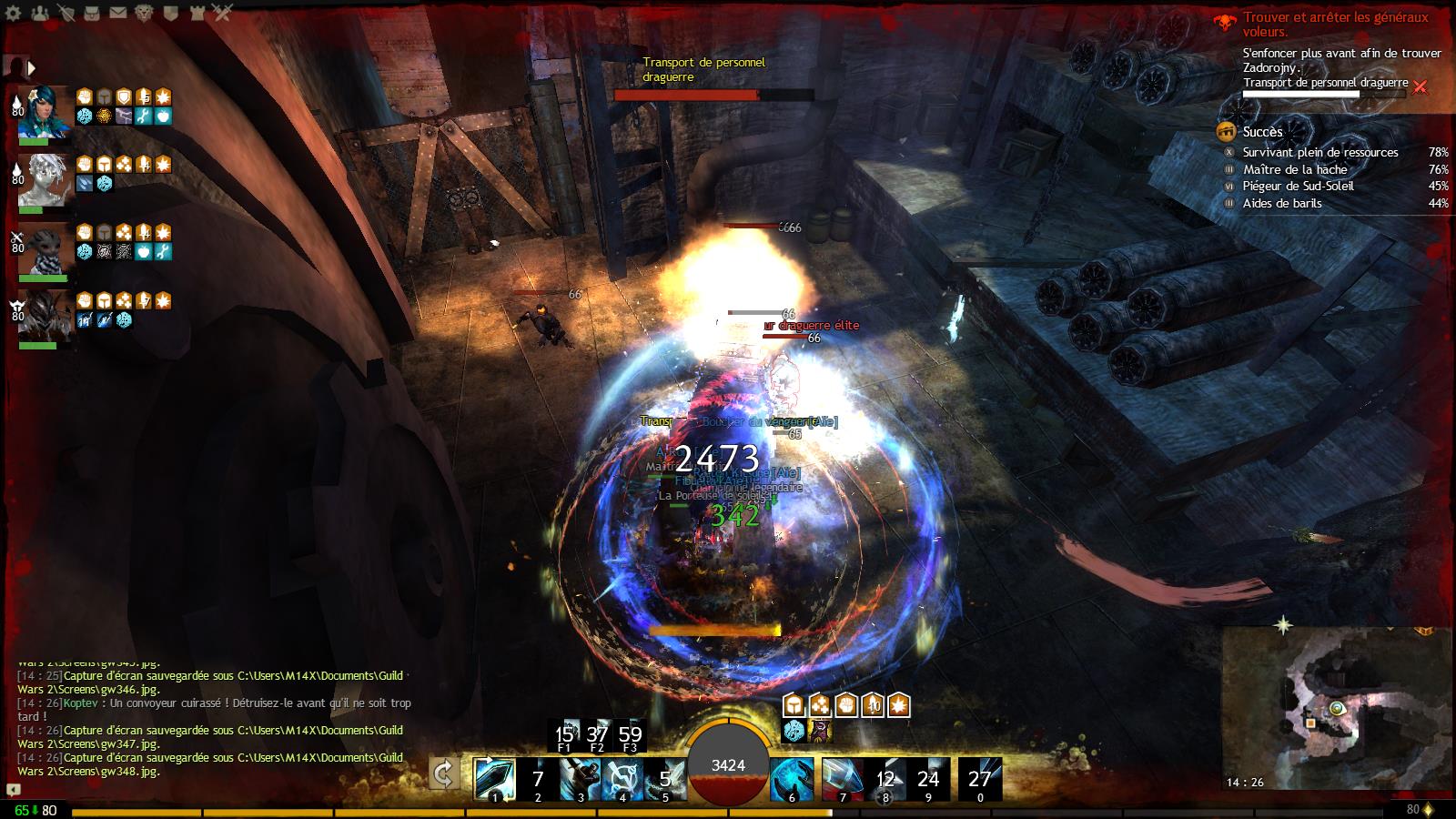
Task: Activate the healing skill in slot 6
Action: click(x=792, y=780)
